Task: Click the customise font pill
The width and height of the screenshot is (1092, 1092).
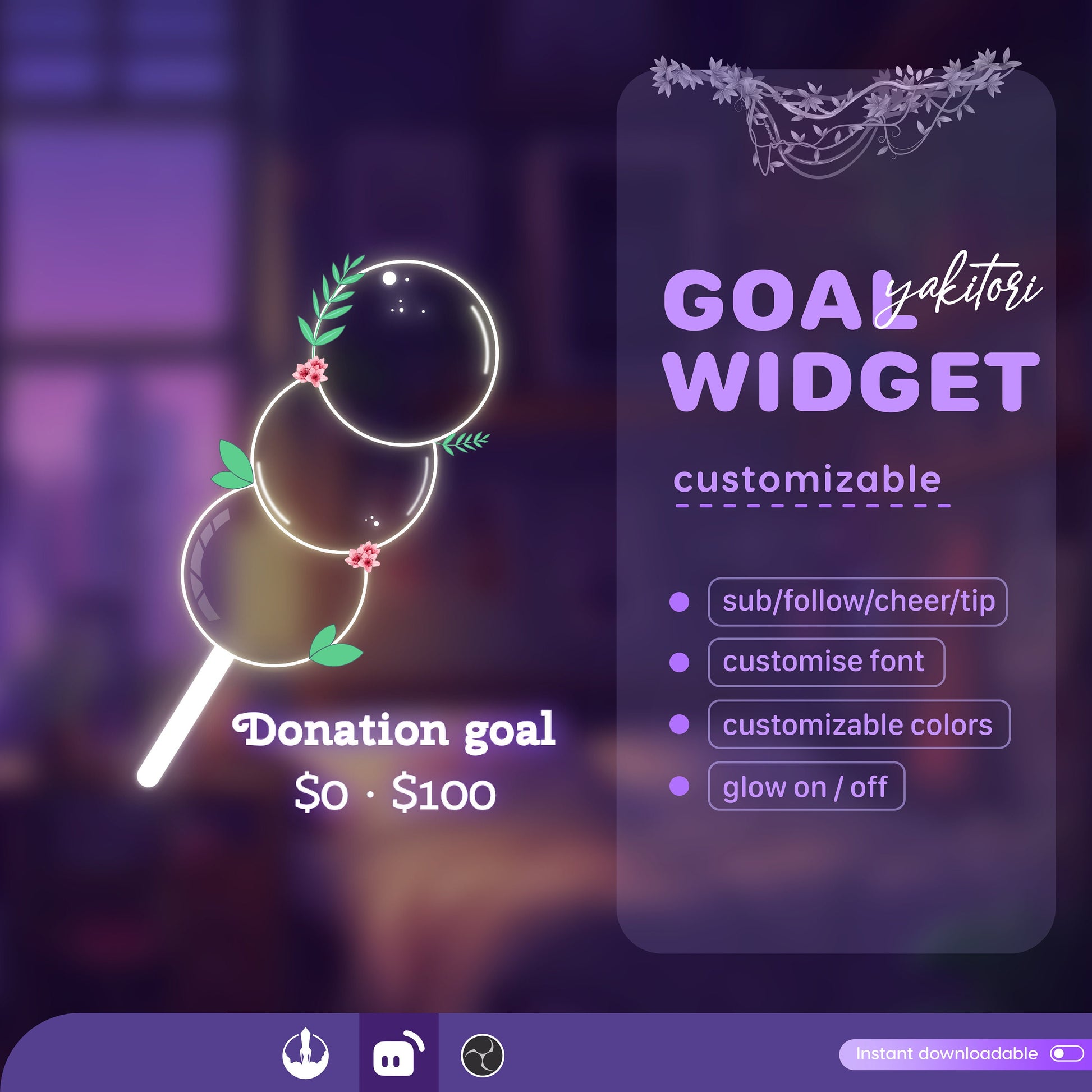Action: click(826, 662)
